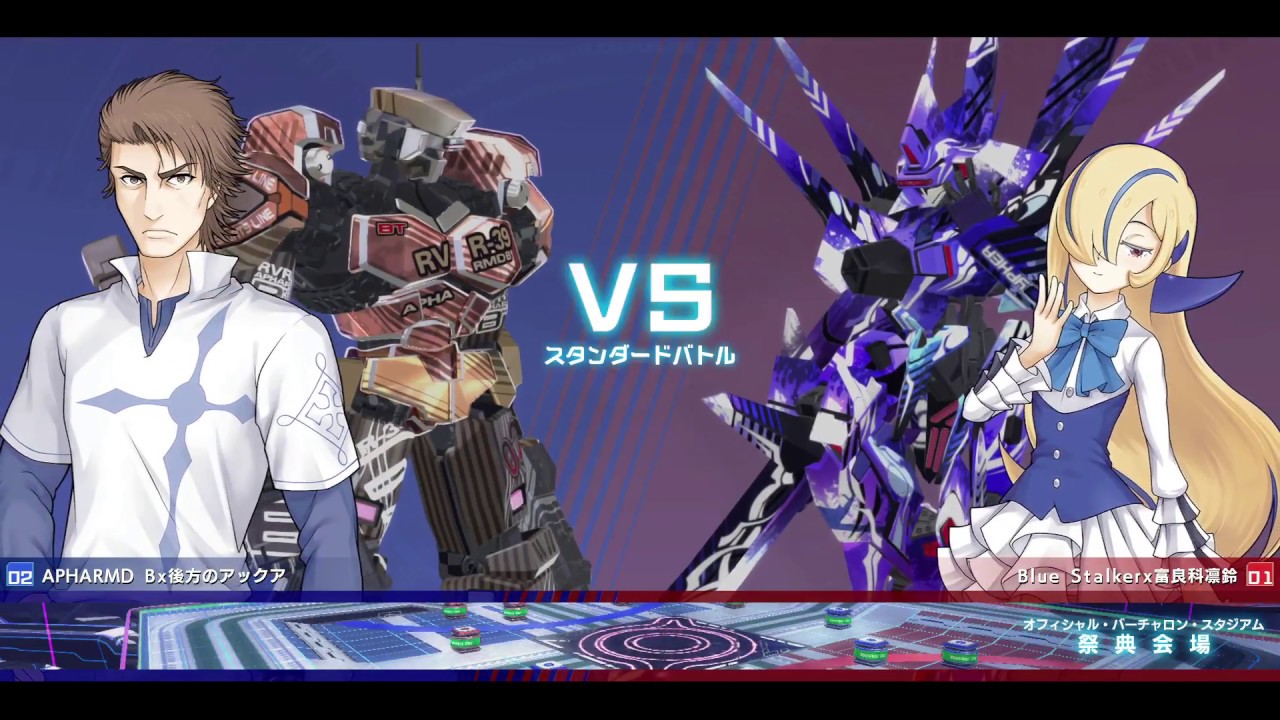Click the glowing VS emblem
The width and height of the screenshot is (1280, 720).
pos(640,295)
